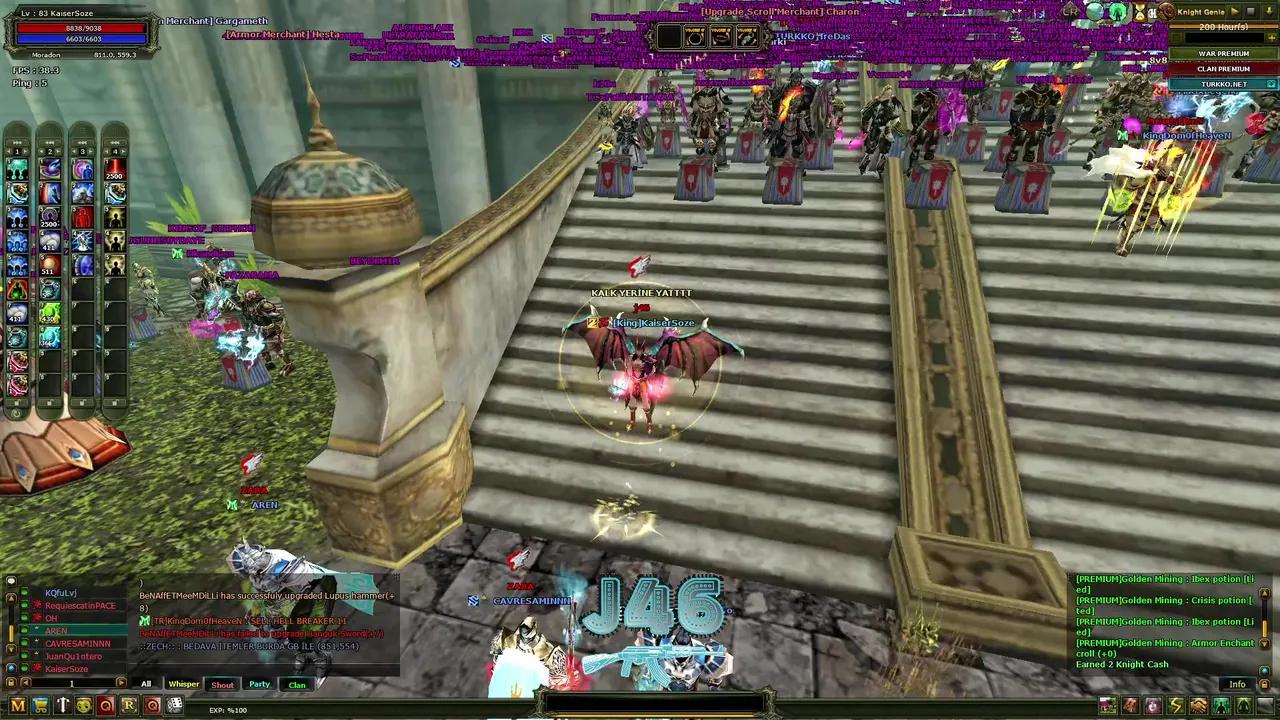Click the WAR PREMIUM button
1280x720 pixels.
[1224, 53]
